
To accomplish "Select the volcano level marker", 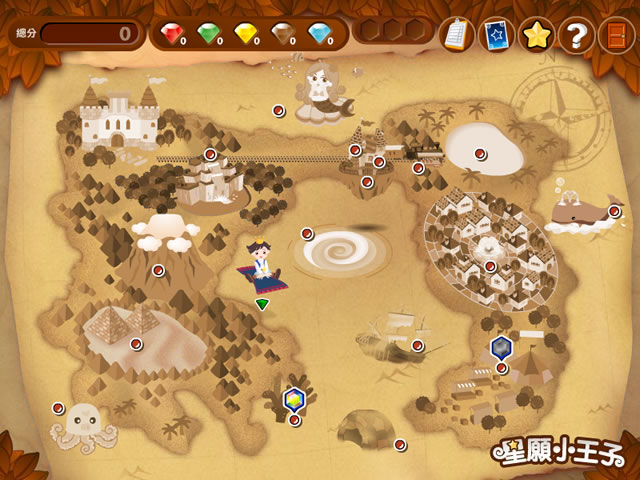I will [x=158, y=270].
